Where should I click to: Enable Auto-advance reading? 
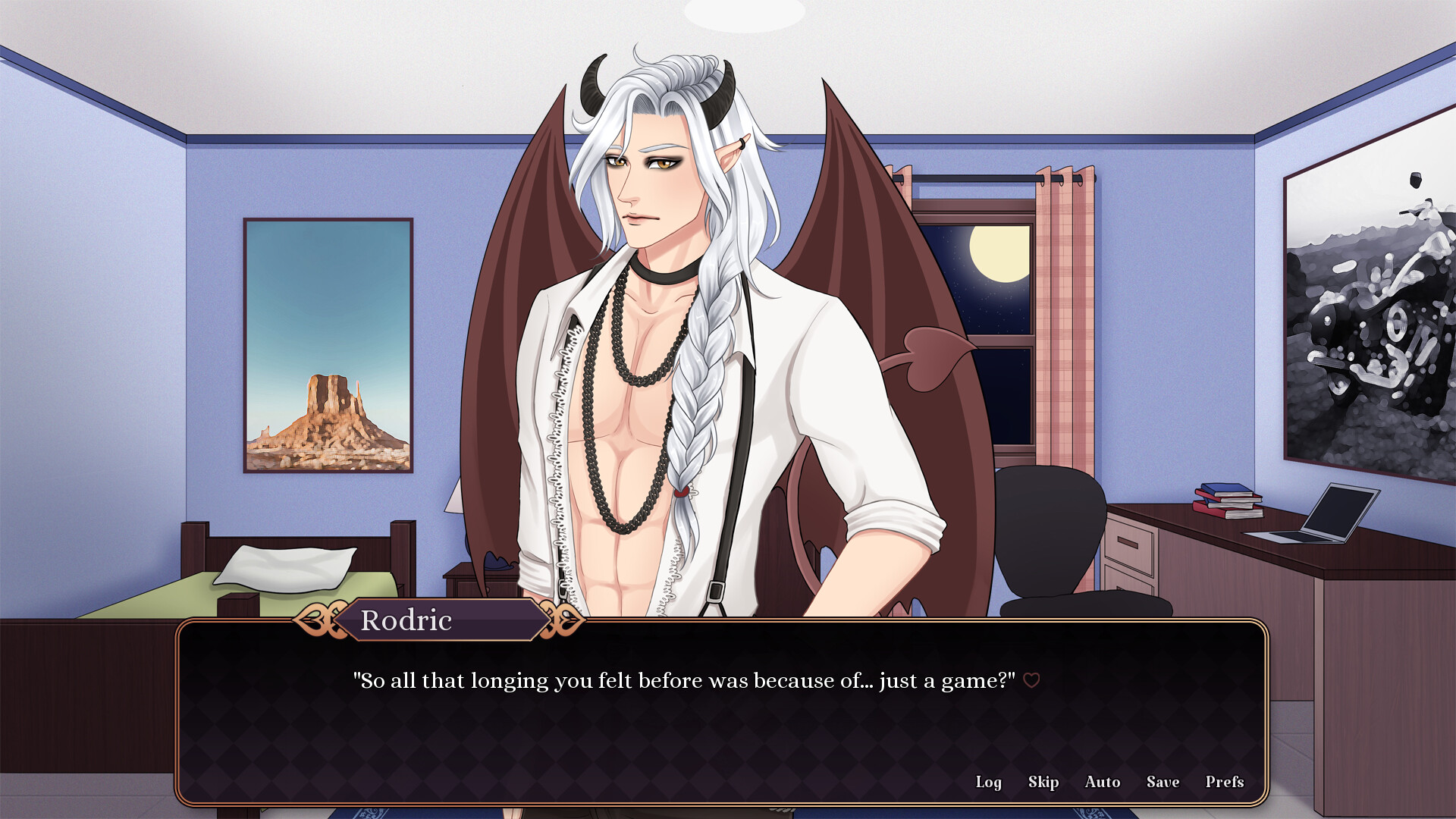tap(1103, 782)
